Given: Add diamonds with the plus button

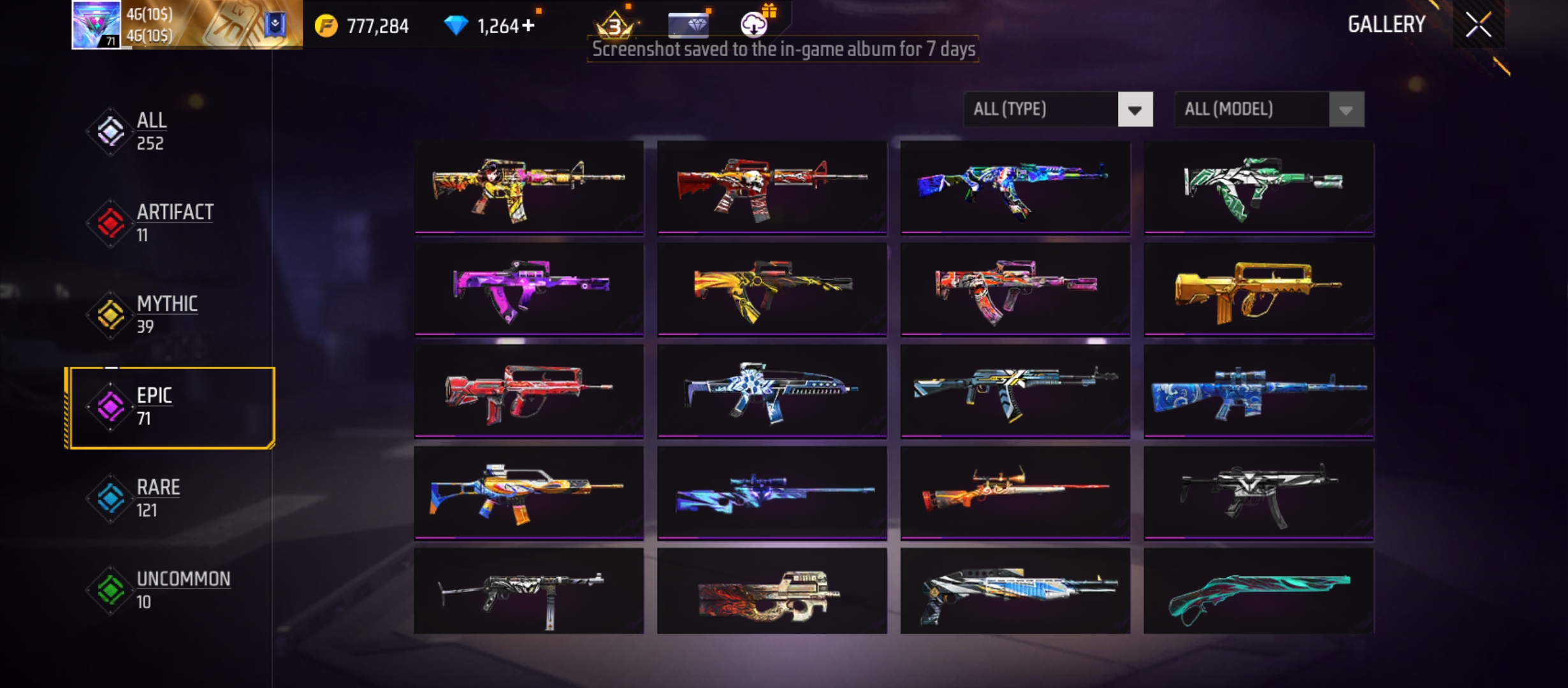Looking at the screenshot, I should pyautogui.click(x=528, y=25).
